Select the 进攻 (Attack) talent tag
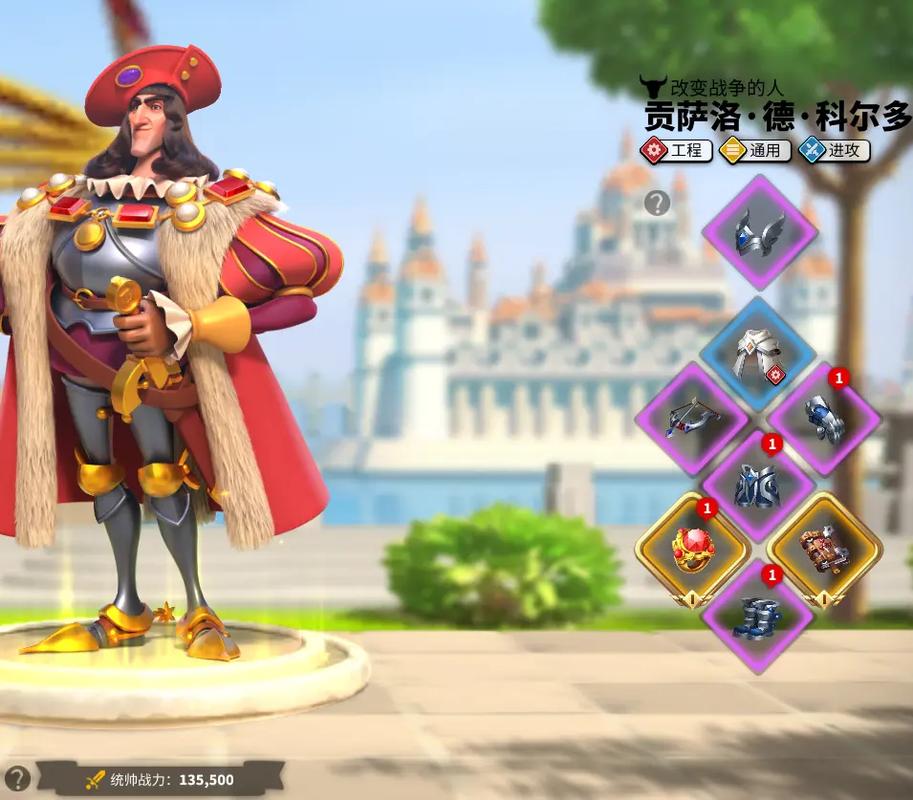Screen dimensions: 913x800 [x=834, y=151]
